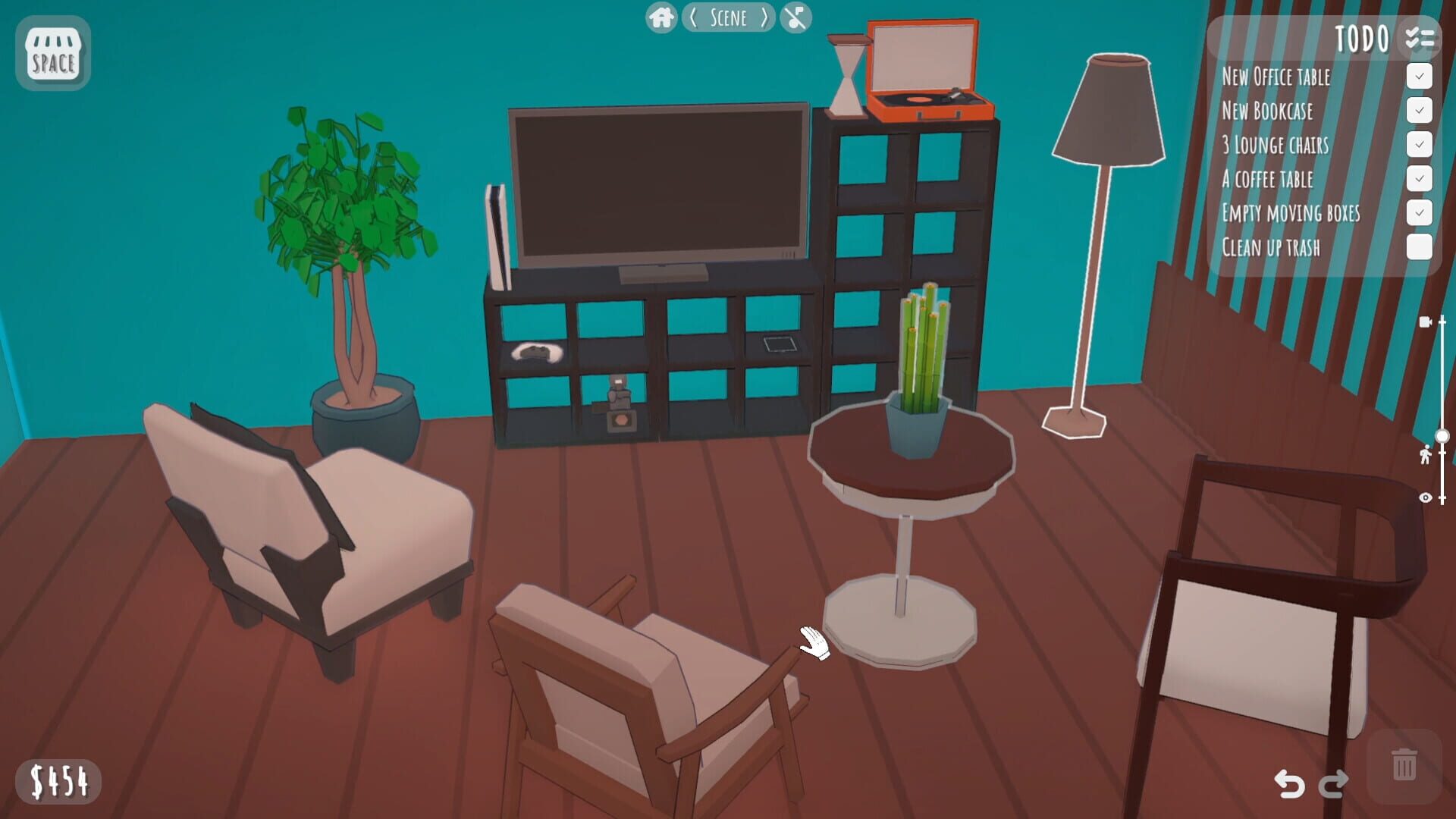1456x819 pixels.
Task: Open the SPACE shop icon
Action: (x=52, y=54)
